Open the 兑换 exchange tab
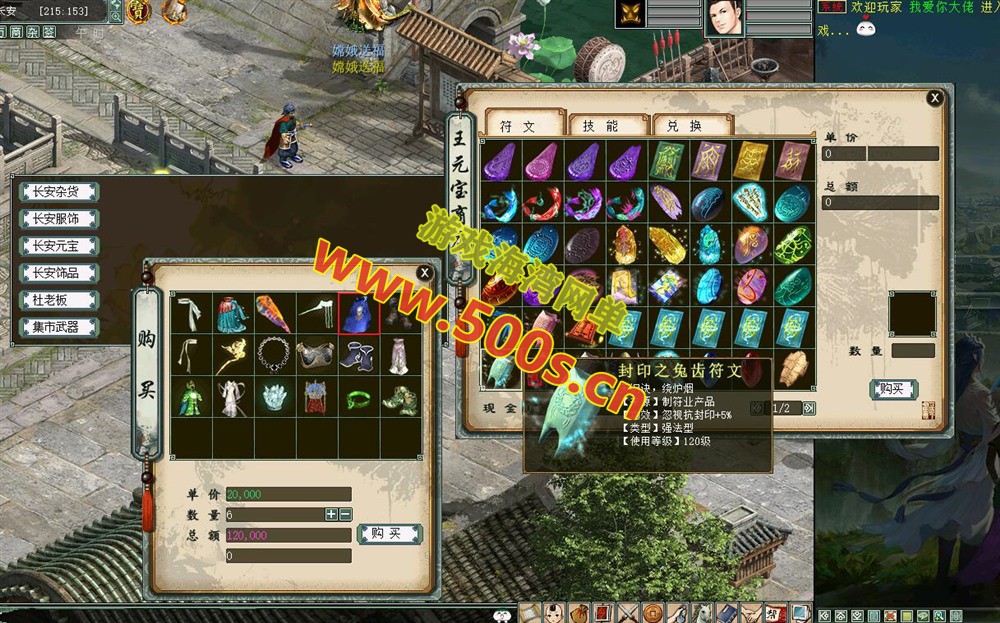Screen dimensions: 1000x623 tap(685, 126)
